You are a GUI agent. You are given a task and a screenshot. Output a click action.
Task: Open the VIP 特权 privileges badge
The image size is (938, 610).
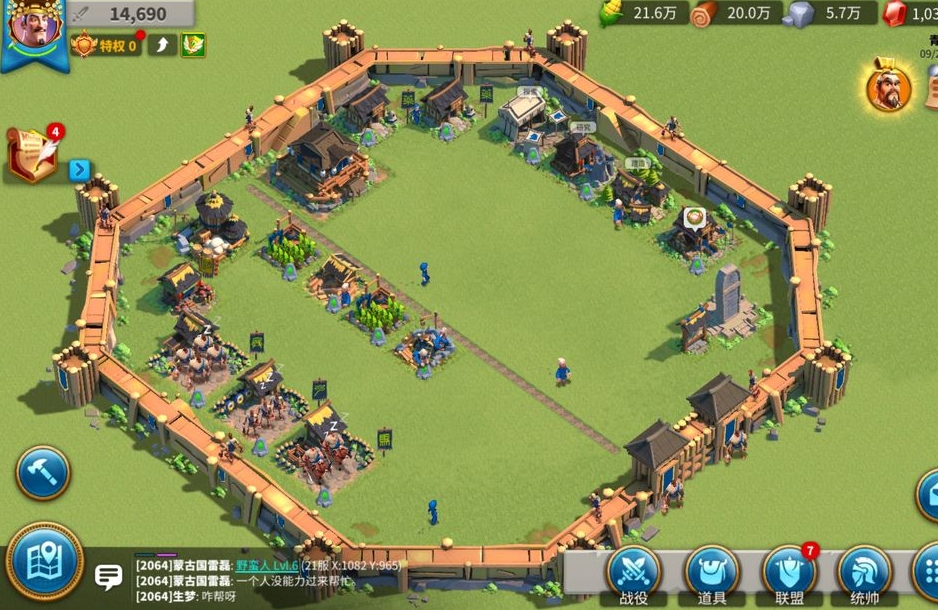[x=106, y=46]
